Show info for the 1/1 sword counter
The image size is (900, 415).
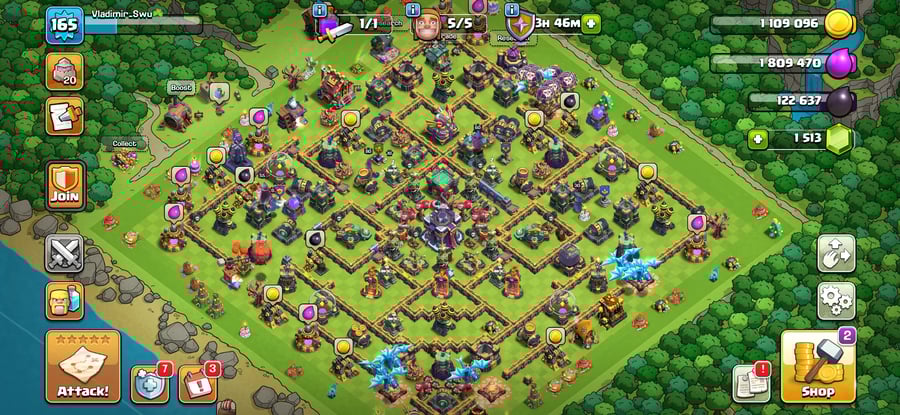[x=320, y=10]
